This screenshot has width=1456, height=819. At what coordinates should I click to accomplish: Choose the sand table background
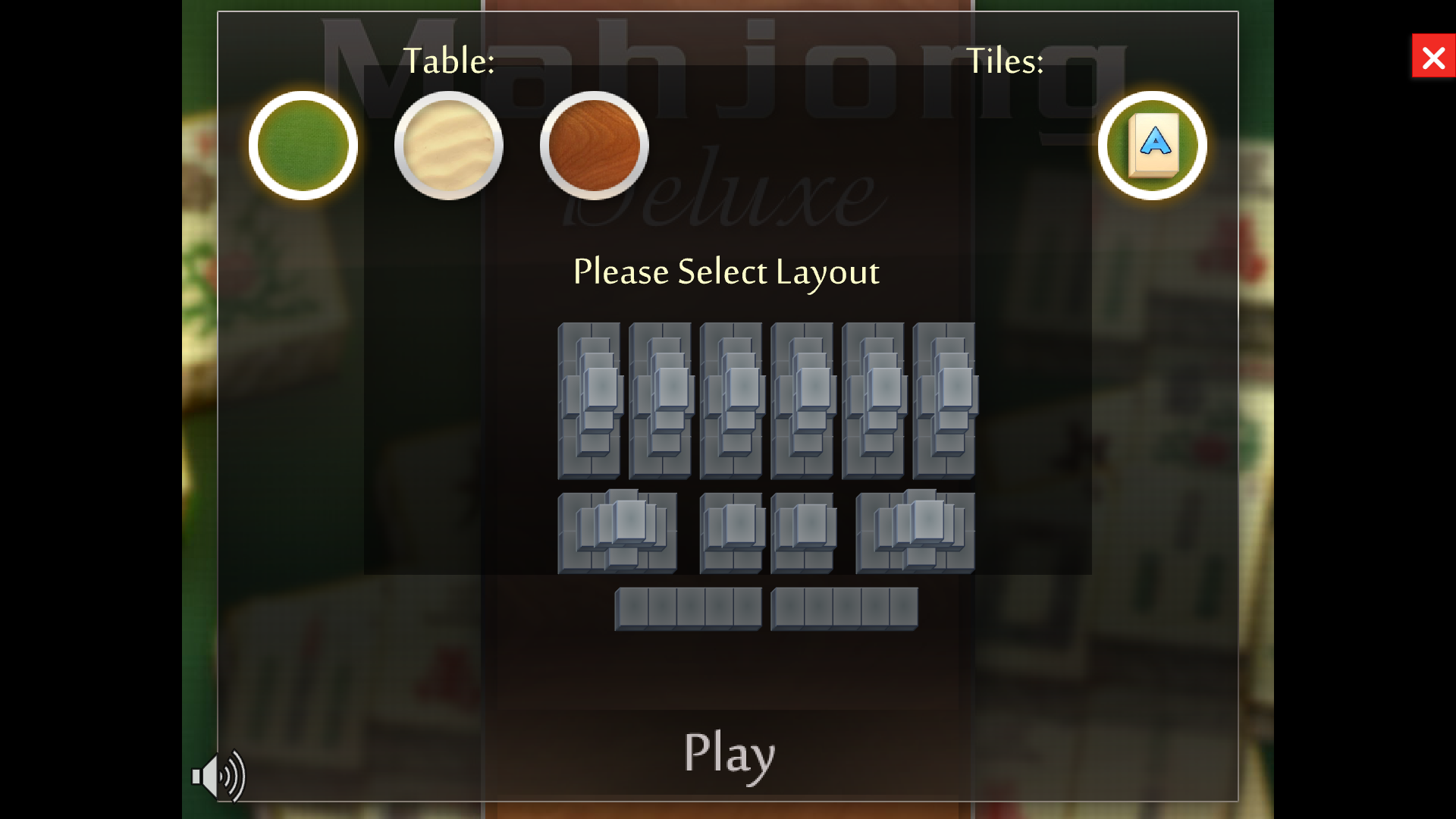(448, 145)
